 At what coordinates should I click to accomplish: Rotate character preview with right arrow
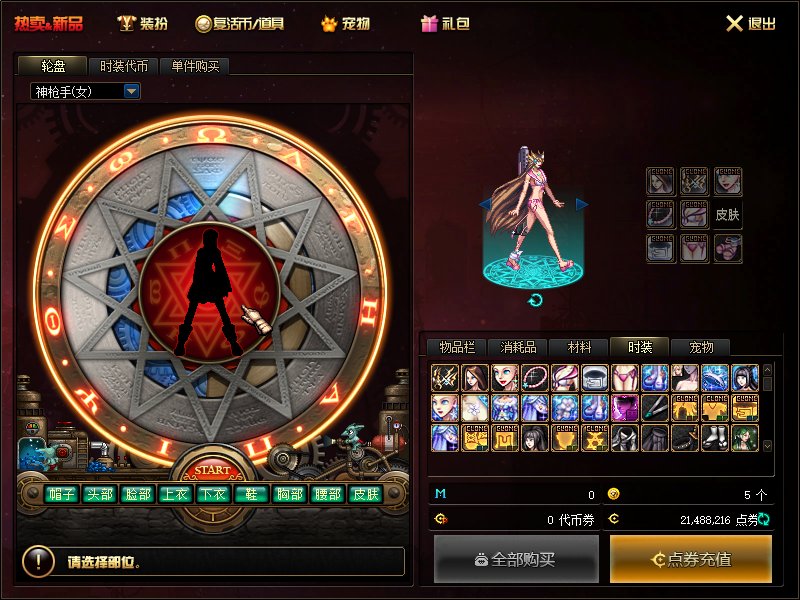click(582, 204)
